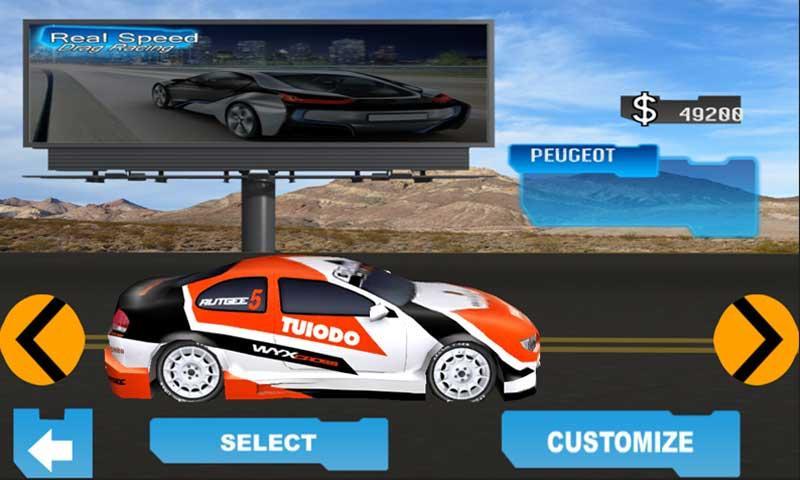Go back using the white arrow button
Image resolution: width=800 pixels, height=480 pixels.
[51, 447]
